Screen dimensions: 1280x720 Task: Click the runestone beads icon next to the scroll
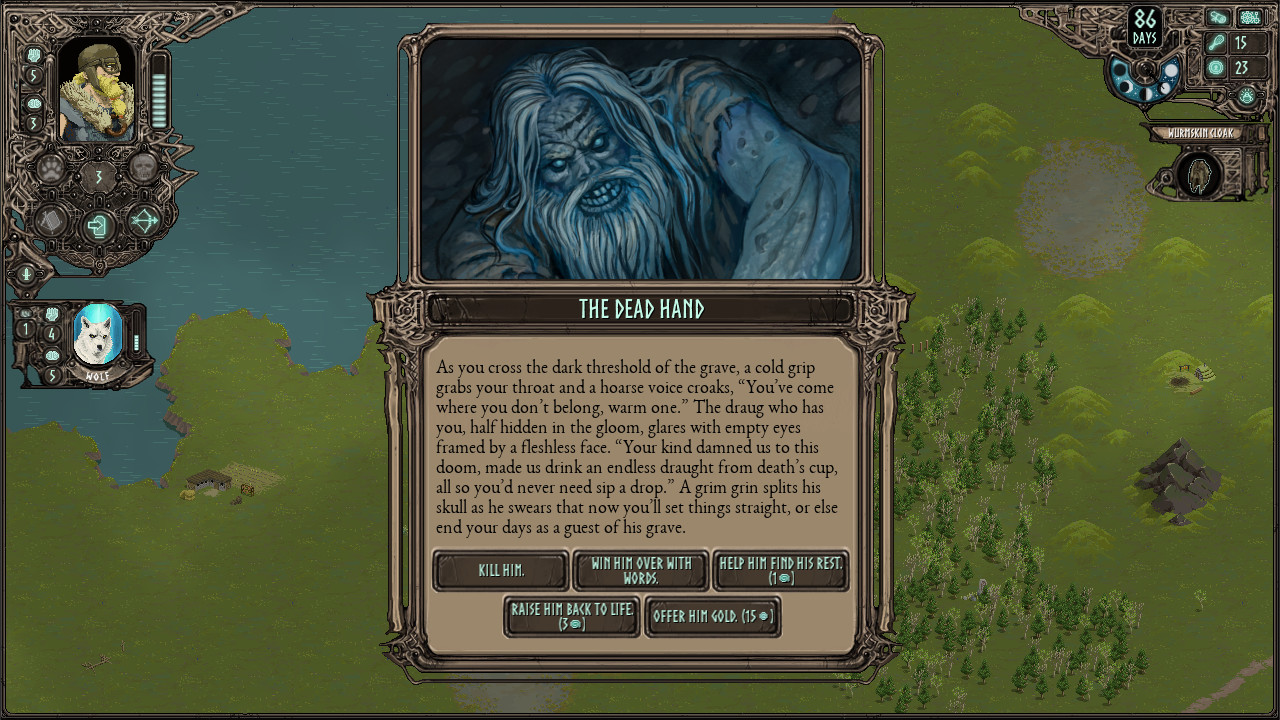pyautogui.click(x=1248, y=17)
